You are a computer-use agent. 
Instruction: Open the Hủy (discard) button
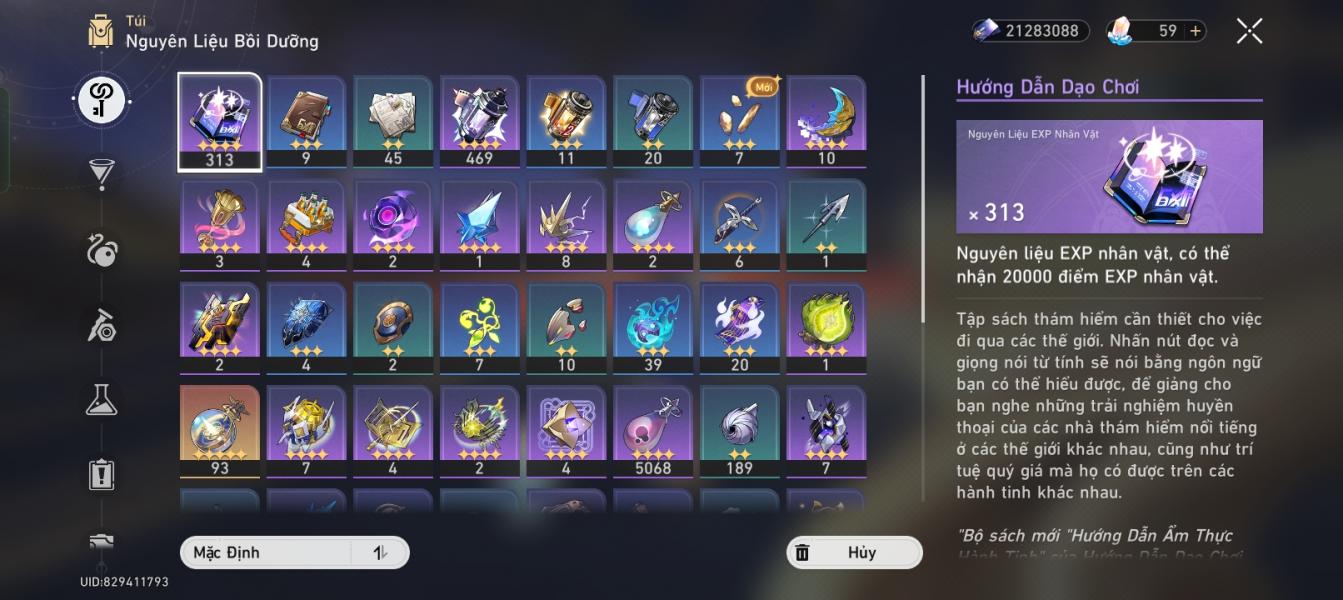[x=854, y=552]
